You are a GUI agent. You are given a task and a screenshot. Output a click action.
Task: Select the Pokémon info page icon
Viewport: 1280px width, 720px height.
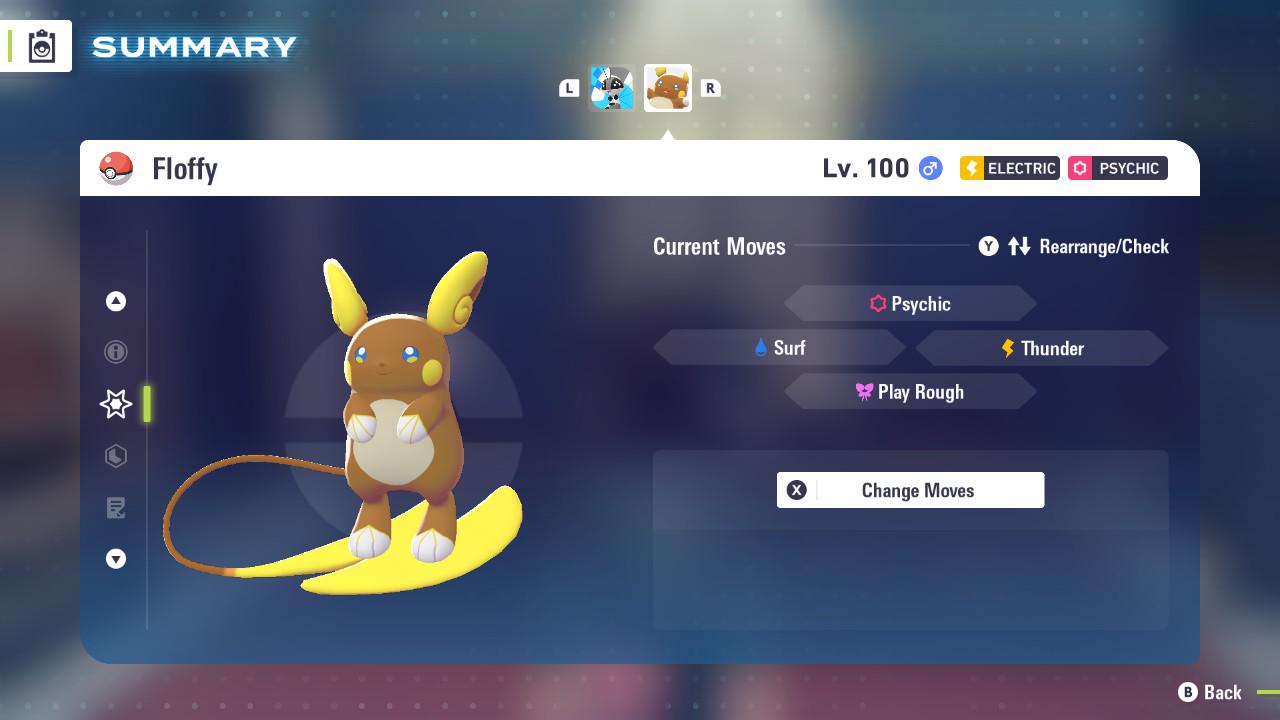coord(116,352)
